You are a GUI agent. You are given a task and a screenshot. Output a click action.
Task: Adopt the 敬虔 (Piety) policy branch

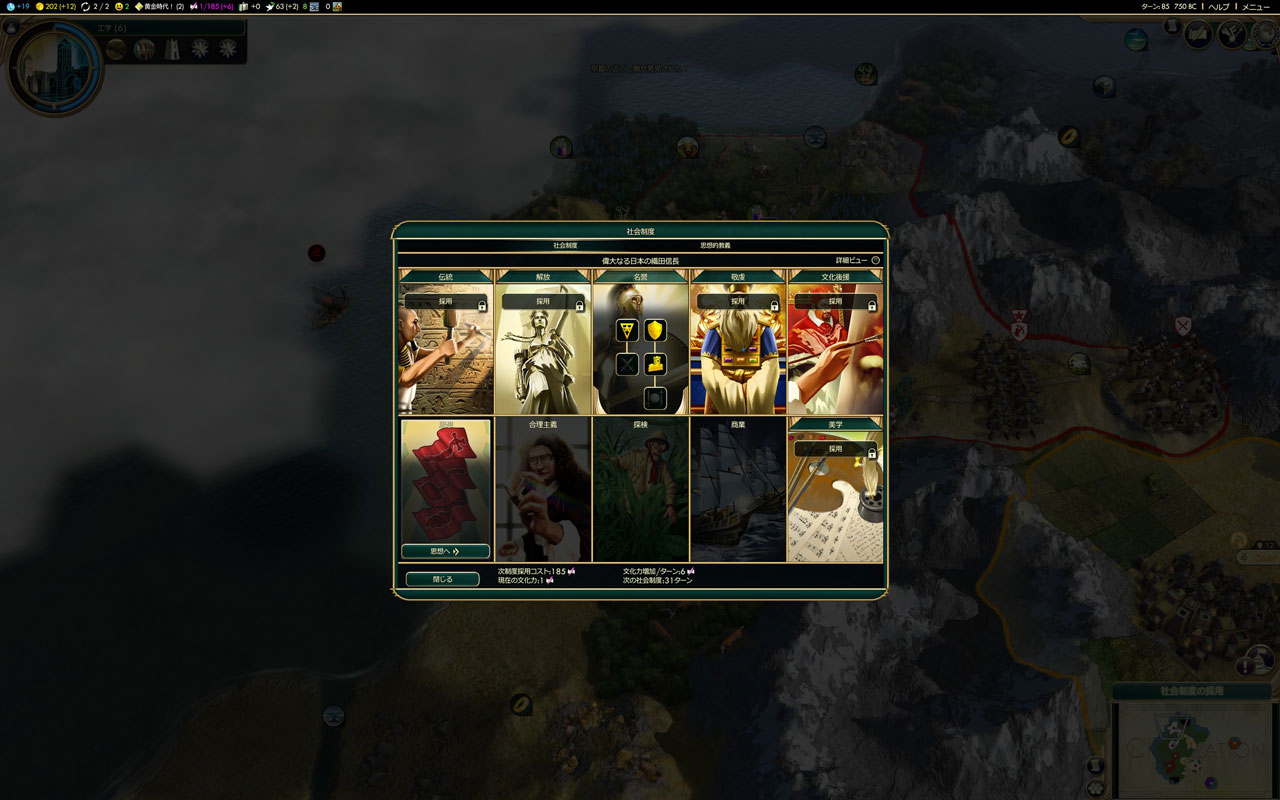point(738,301)
